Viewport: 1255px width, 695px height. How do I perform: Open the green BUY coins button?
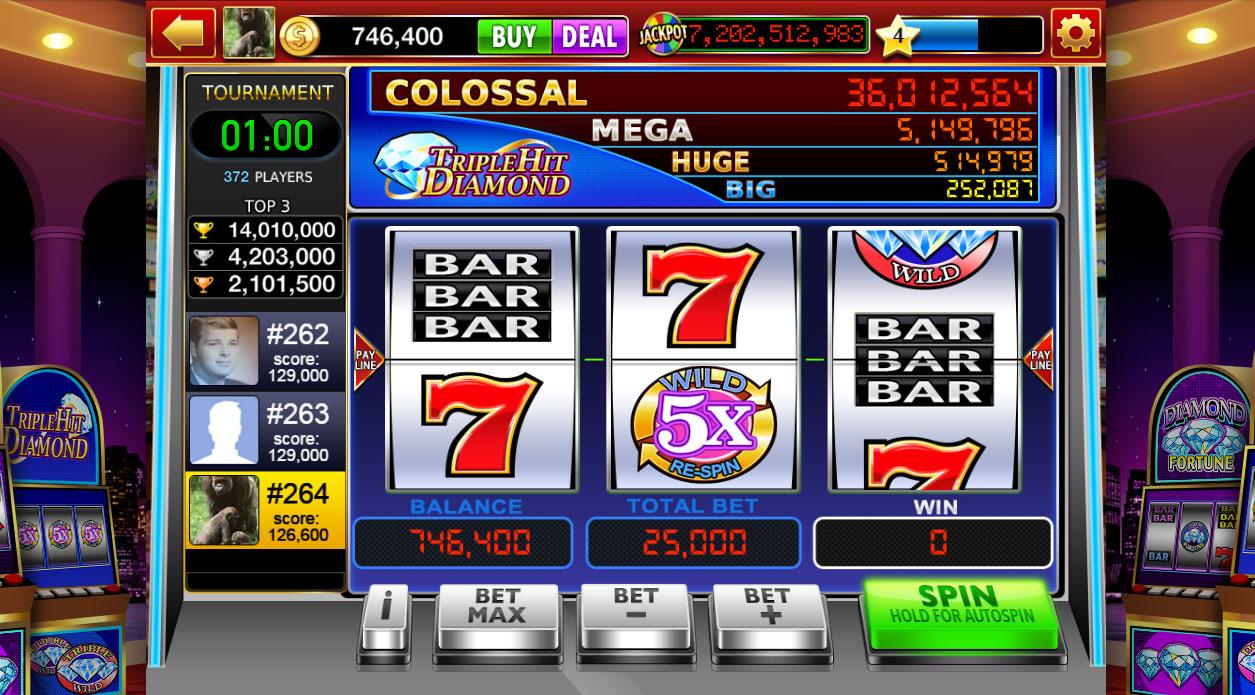(513, 37)
